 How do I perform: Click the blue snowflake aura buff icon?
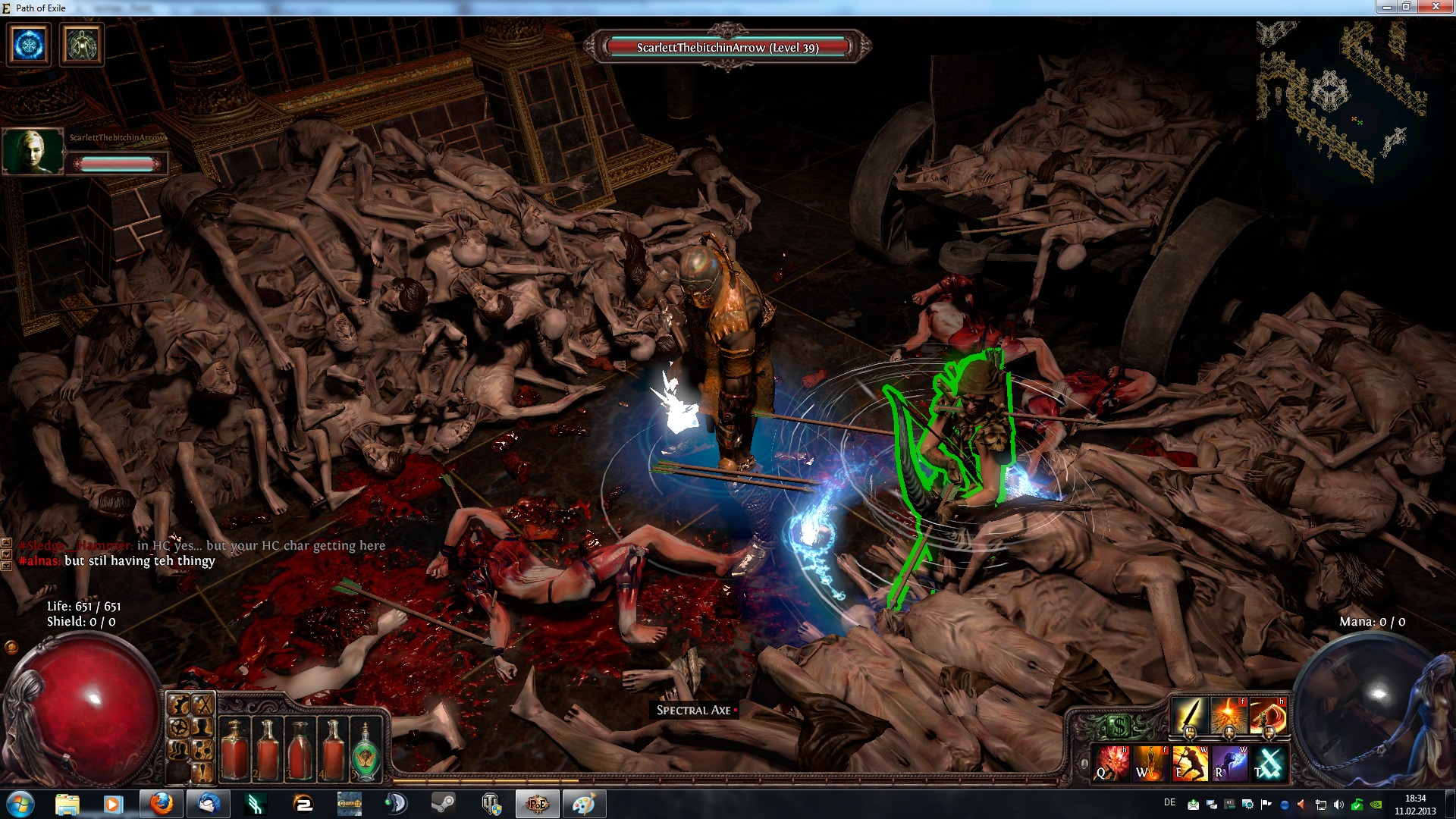tap(30, 45)
